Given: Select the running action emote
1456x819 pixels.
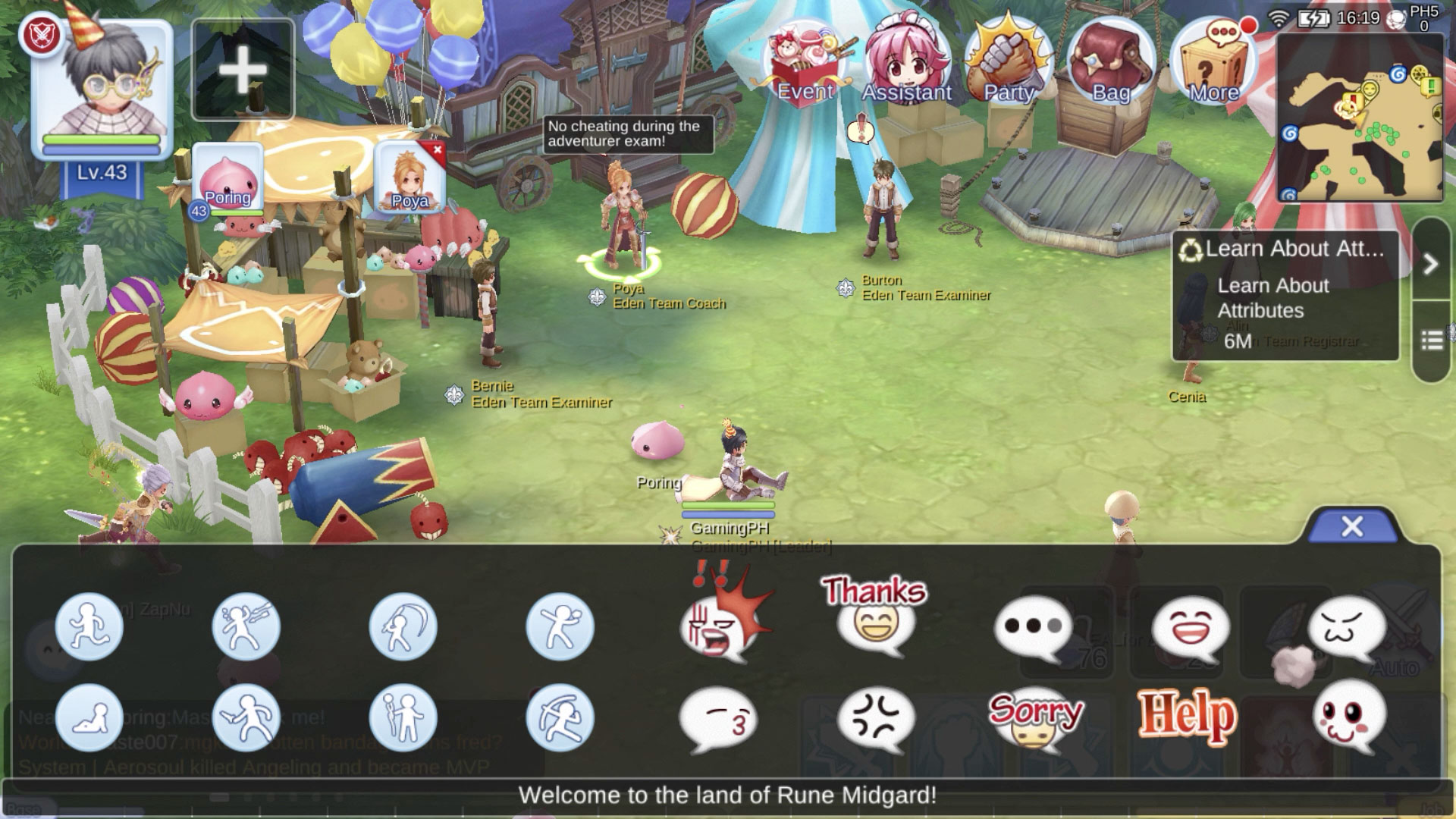Looking at the screenshot, I should click(x=89, y=626).
